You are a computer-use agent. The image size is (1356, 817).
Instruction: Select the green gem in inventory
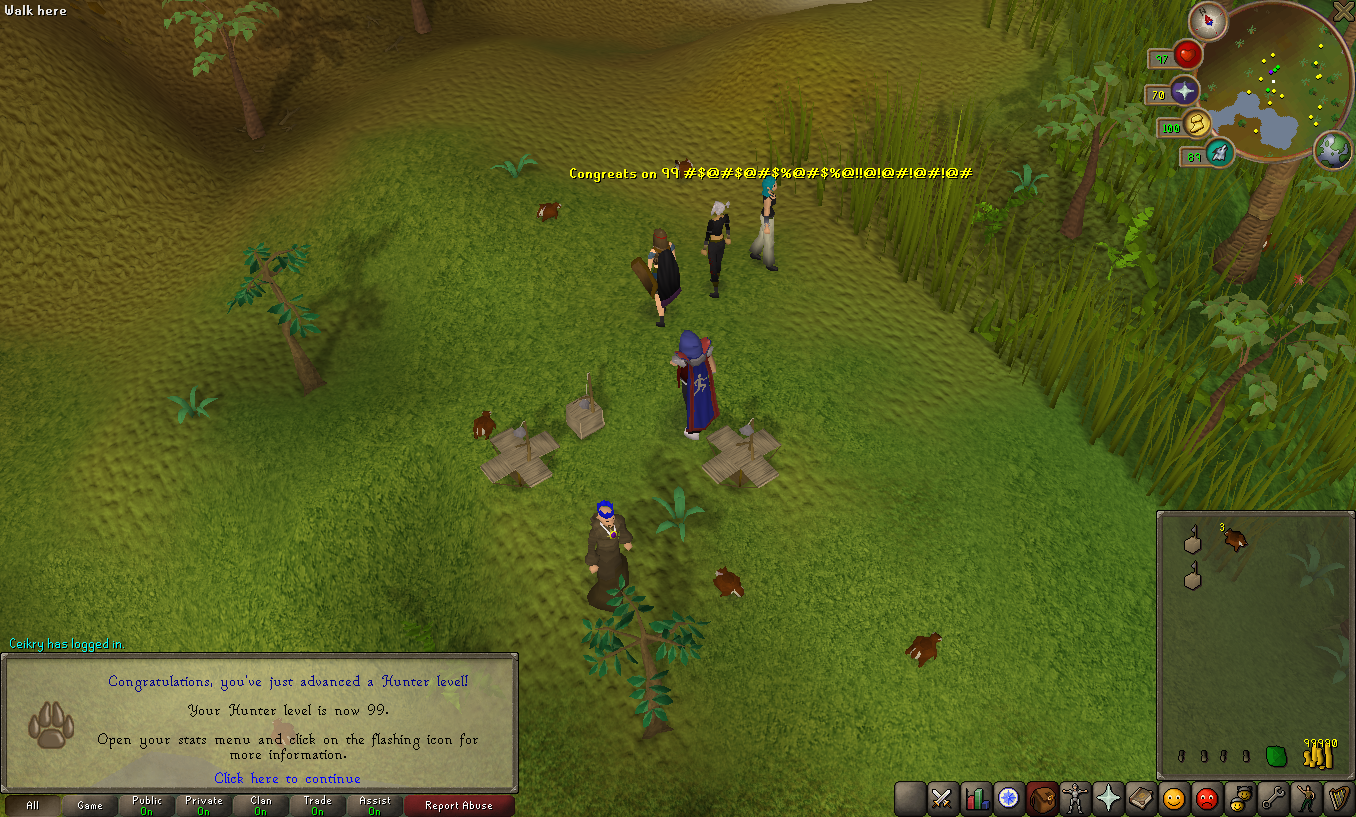pyautogui.click(x=1276, y=756)
